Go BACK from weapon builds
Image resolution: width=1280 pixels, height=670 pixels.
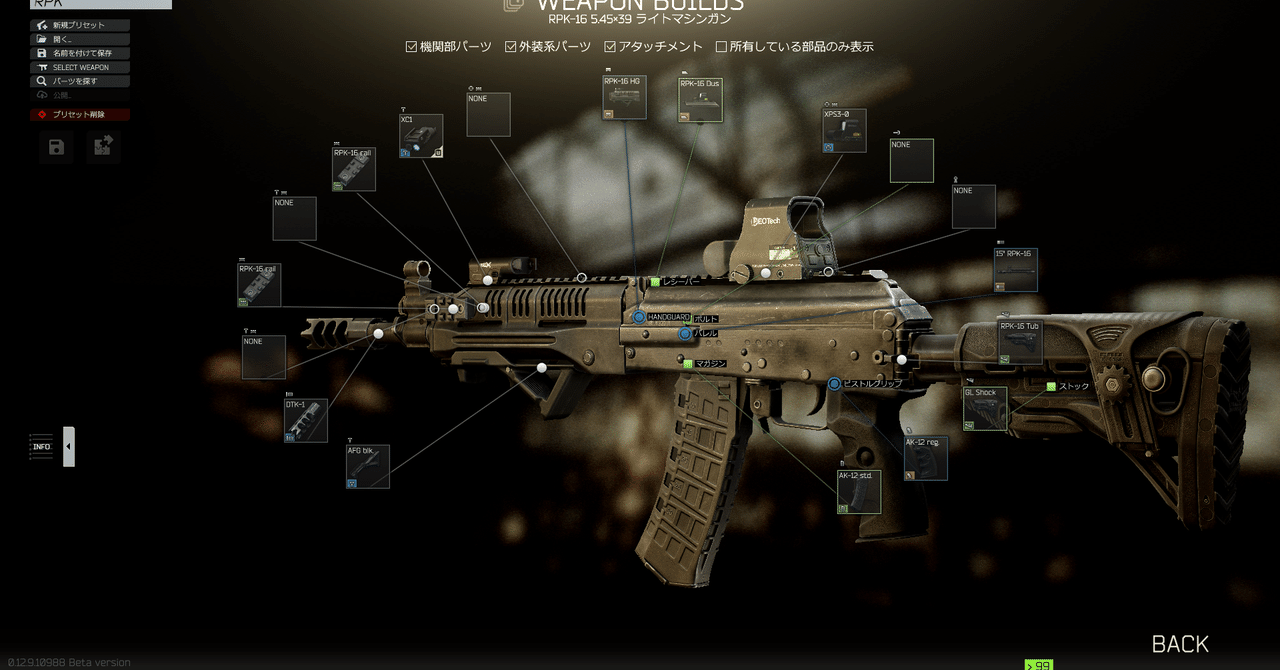click(x=1180, y=644)
